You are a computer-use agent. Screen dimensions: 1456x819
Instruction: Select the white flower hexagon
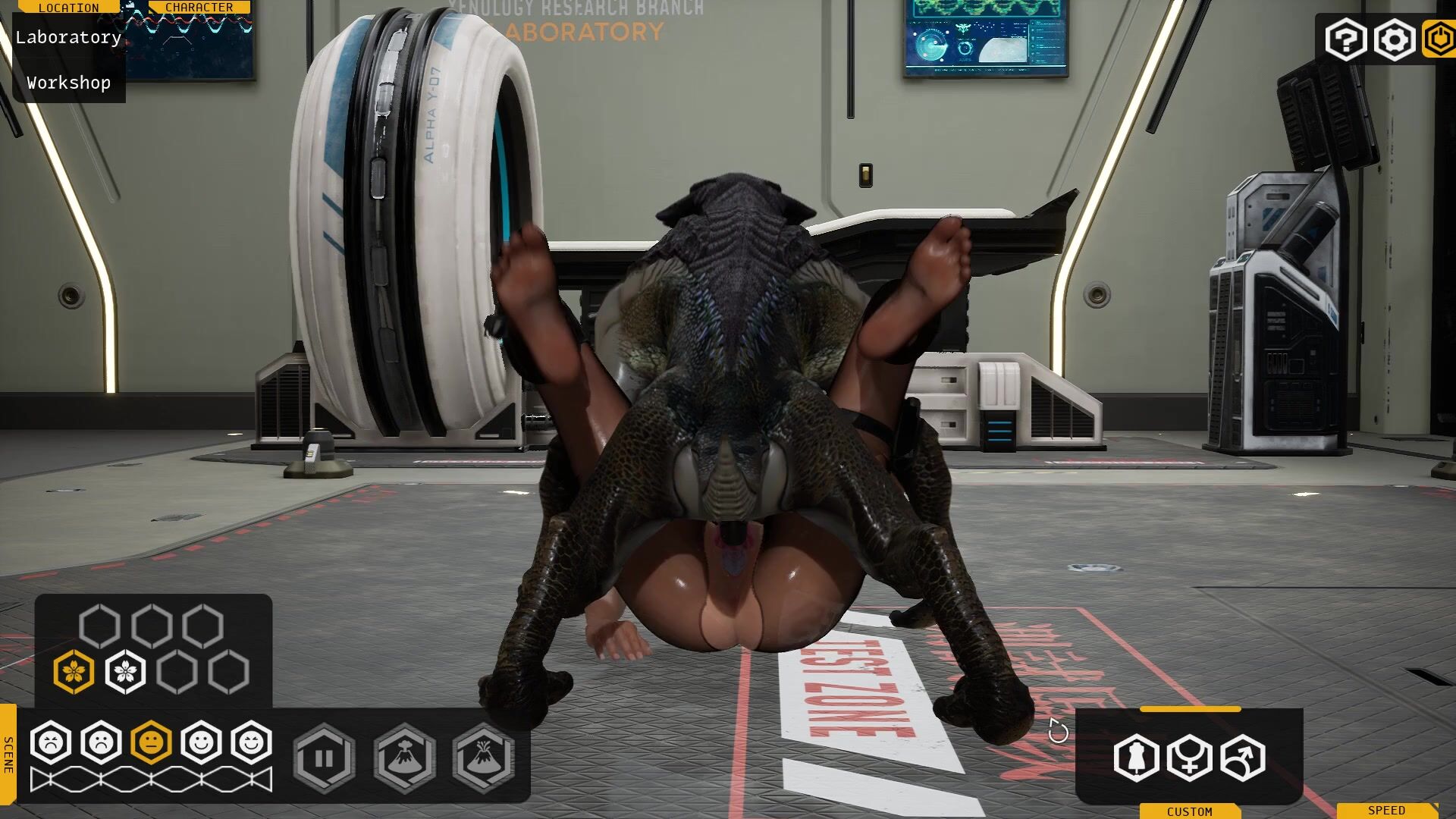tap(125, 672)
